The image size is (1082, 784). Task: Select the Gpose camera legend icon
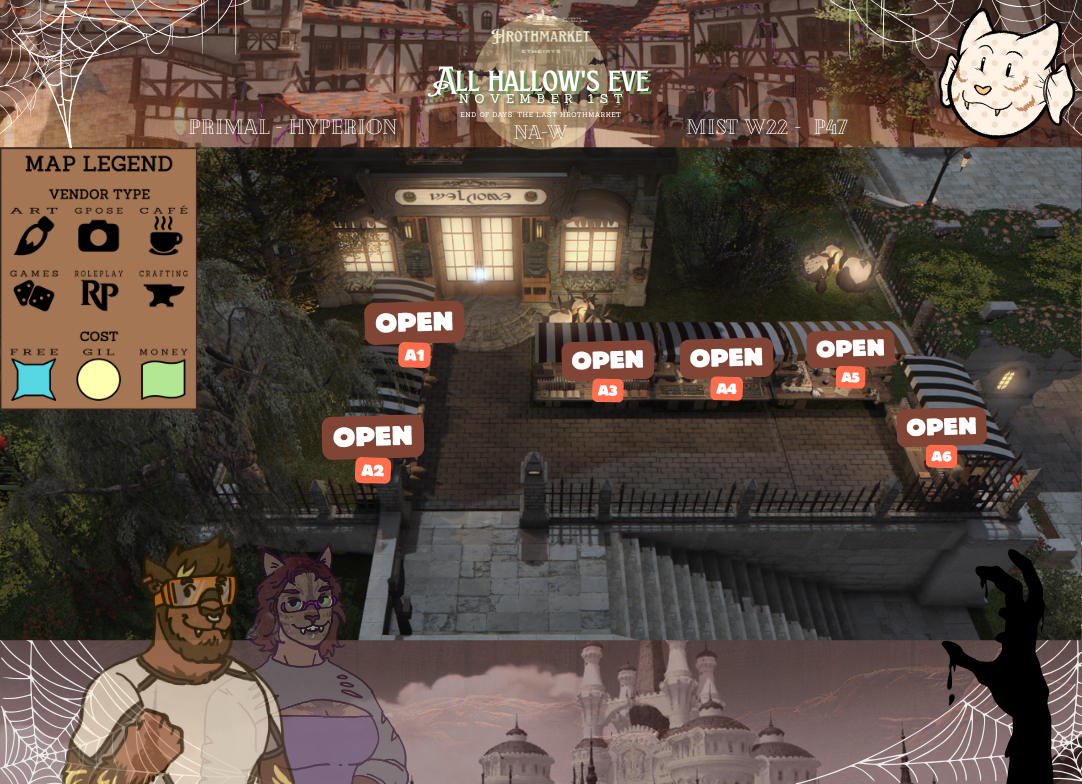pos(98,236)
